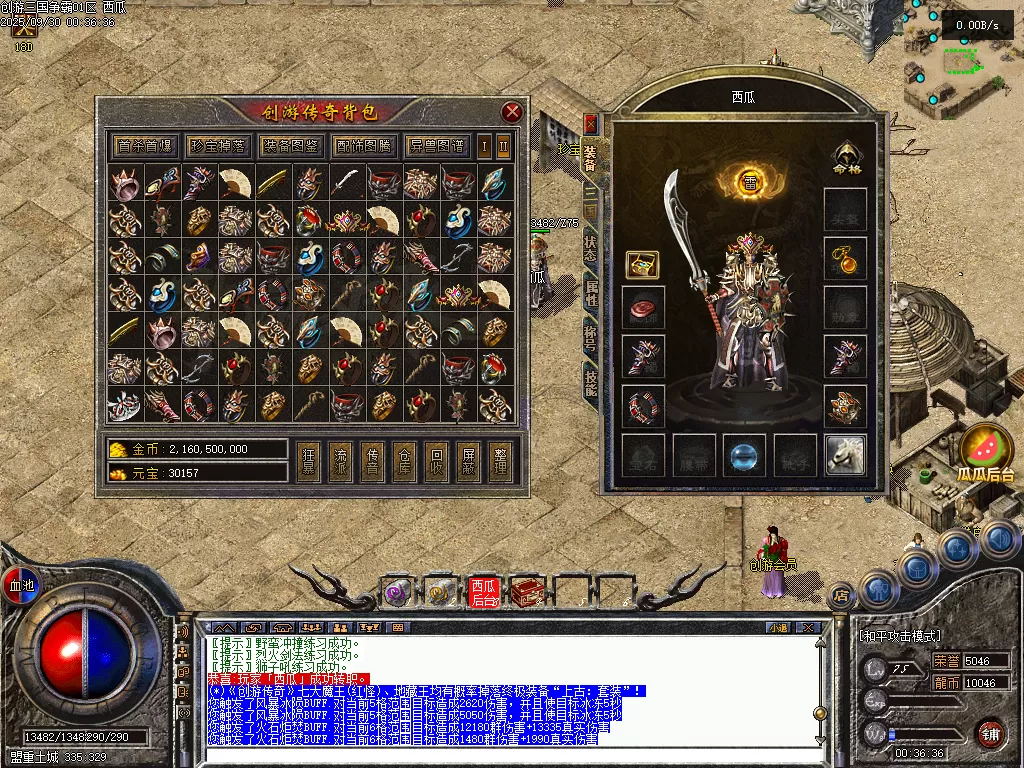
Task: Select the 技能 skills tab
Action: tap(591, 380)
